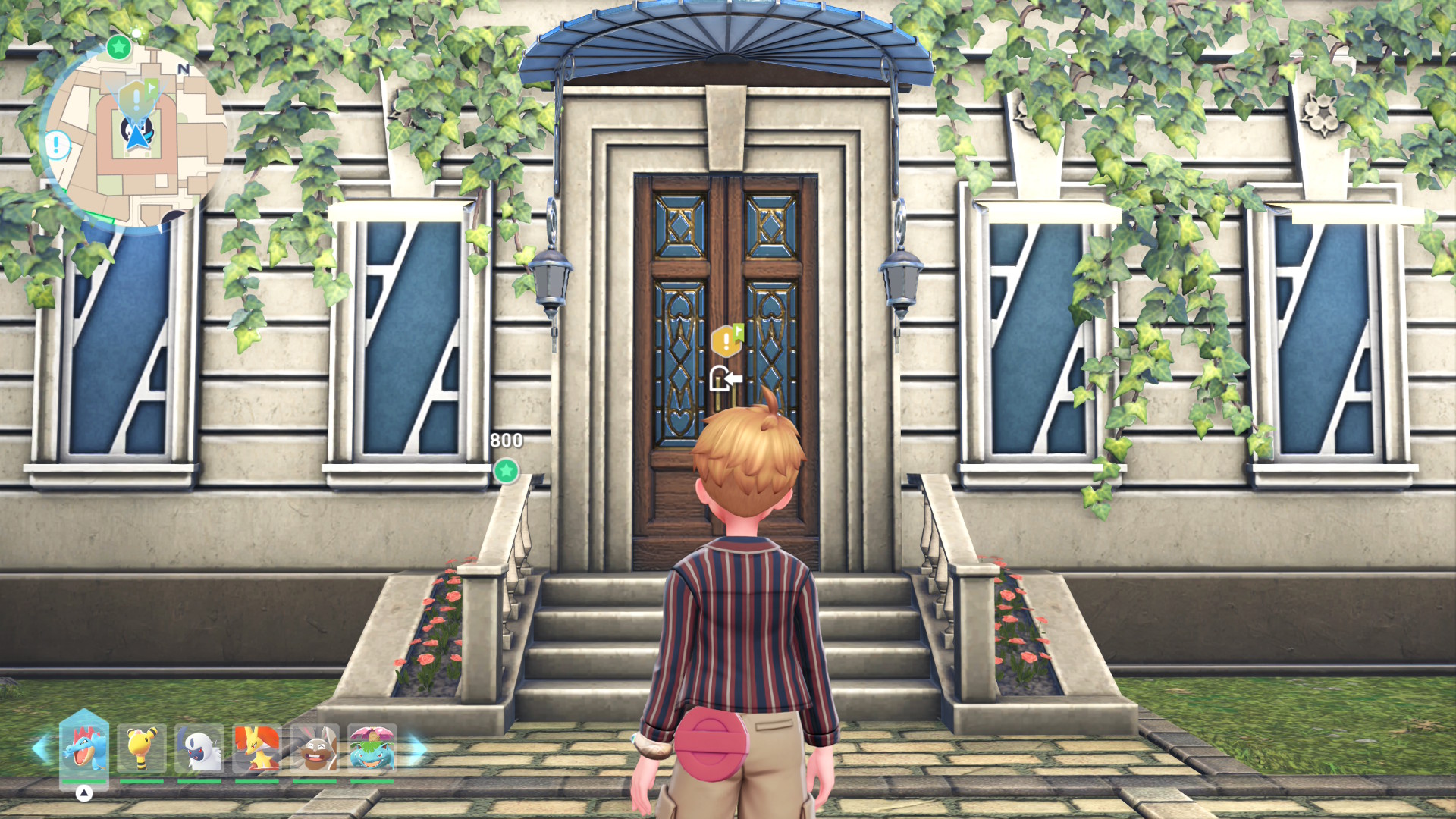Click the blue player arrow on the minimap

138,137
